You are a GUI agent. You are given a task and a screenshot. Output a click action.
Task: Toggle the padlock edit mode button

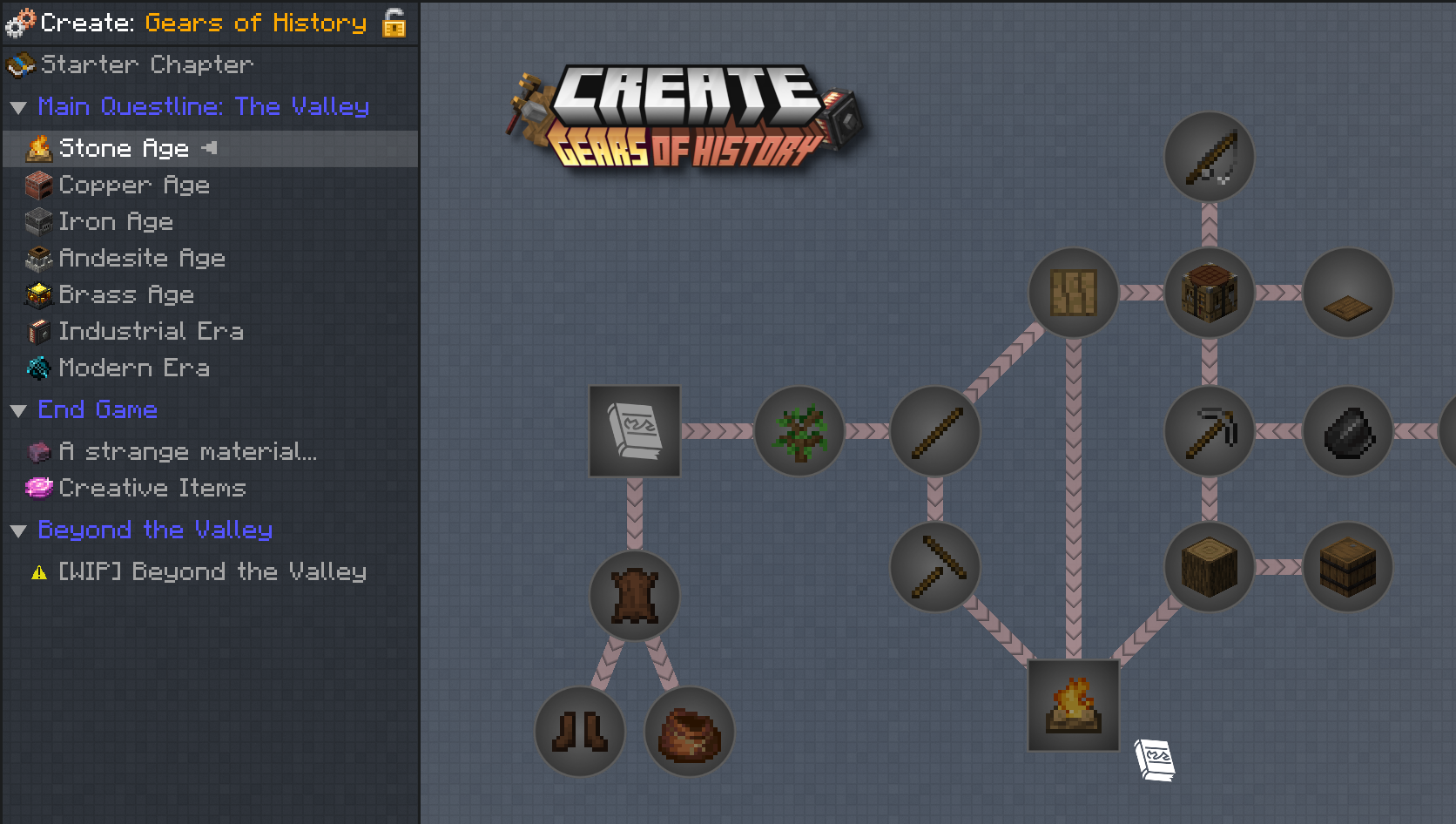click(x=393, y=23)
